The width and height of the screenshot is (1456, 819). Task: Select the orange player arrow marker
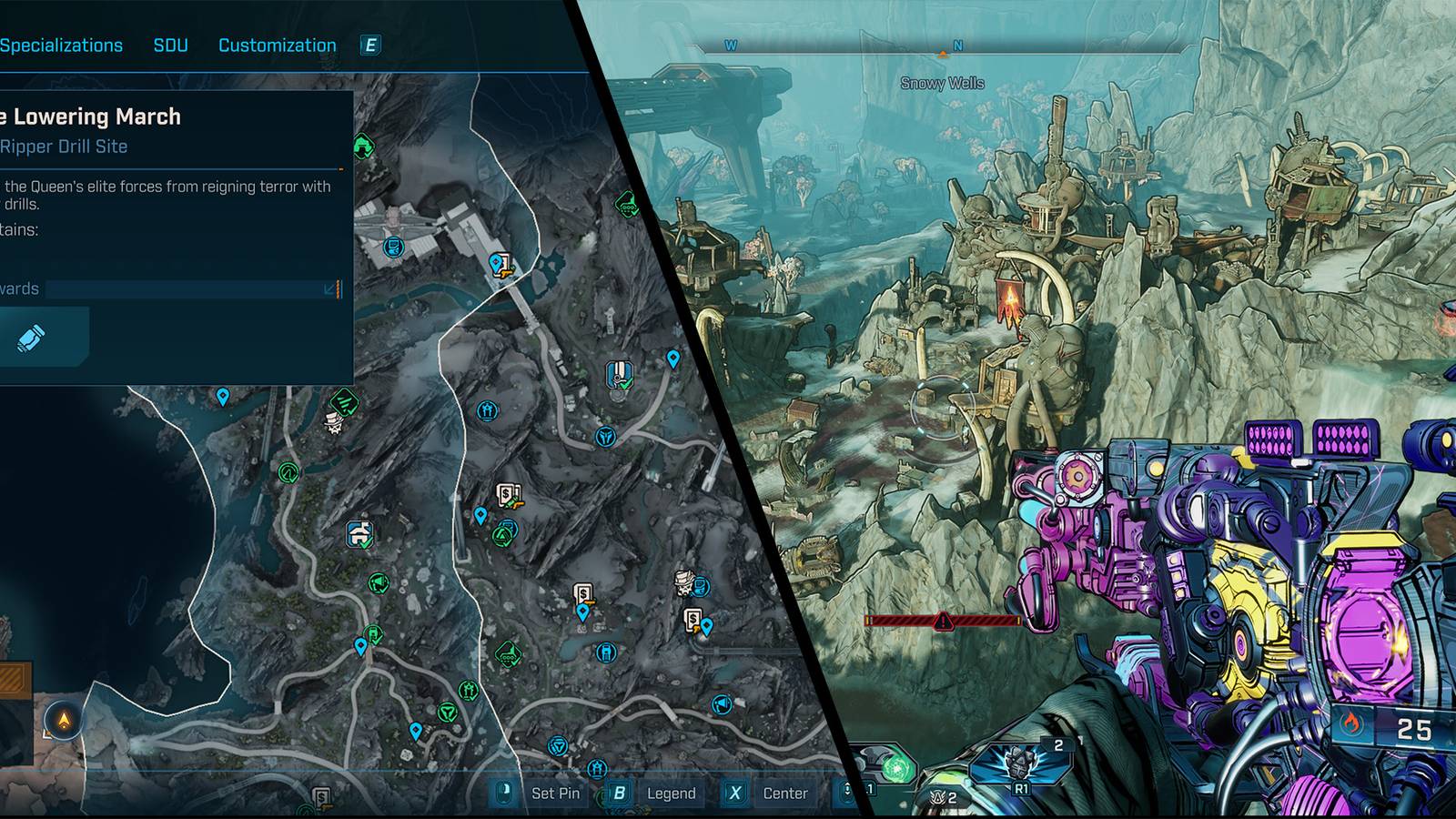tap(64, 720)
